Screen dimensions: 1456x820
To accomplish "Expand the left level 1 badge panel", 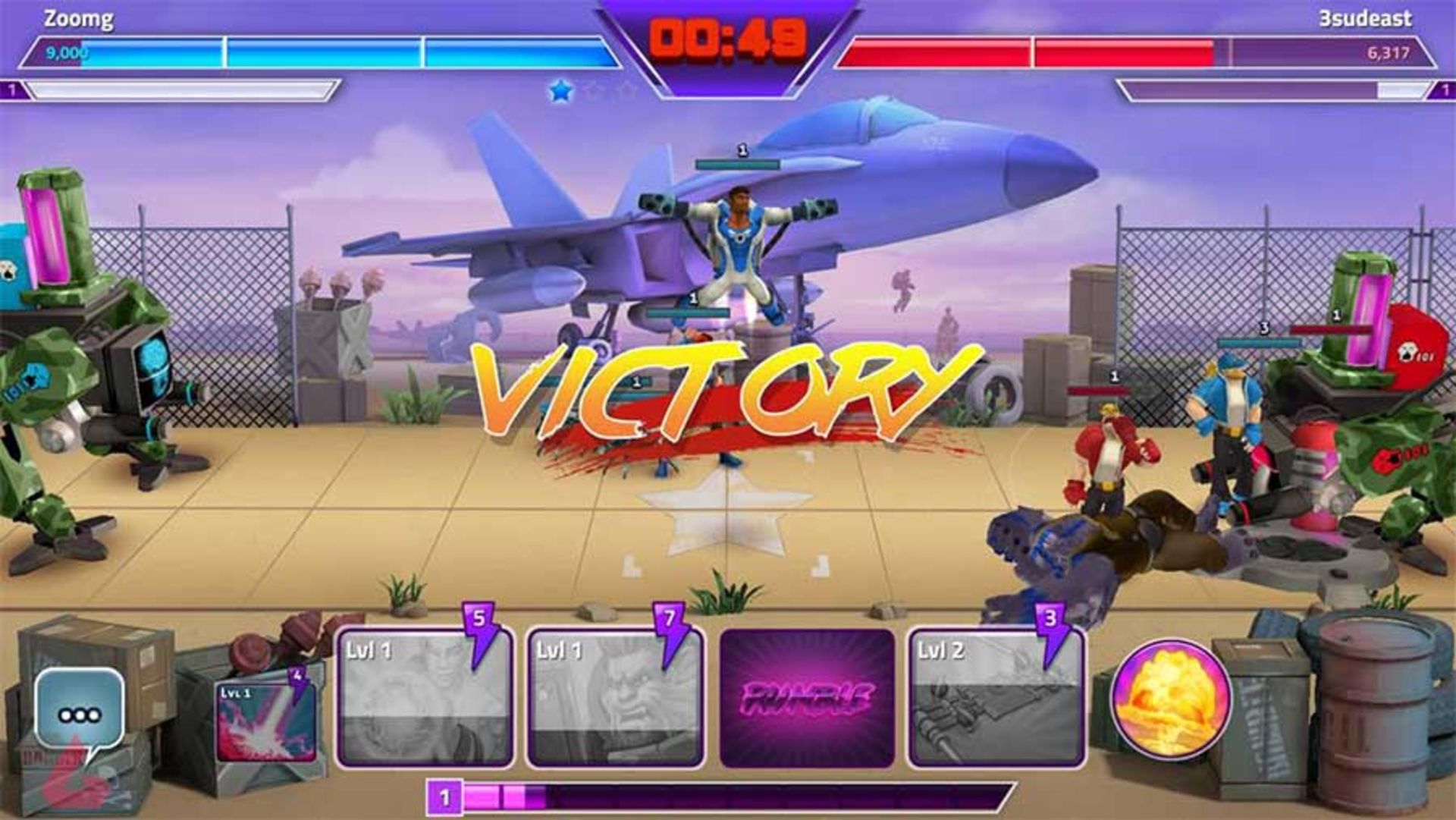I will [12, 90].
